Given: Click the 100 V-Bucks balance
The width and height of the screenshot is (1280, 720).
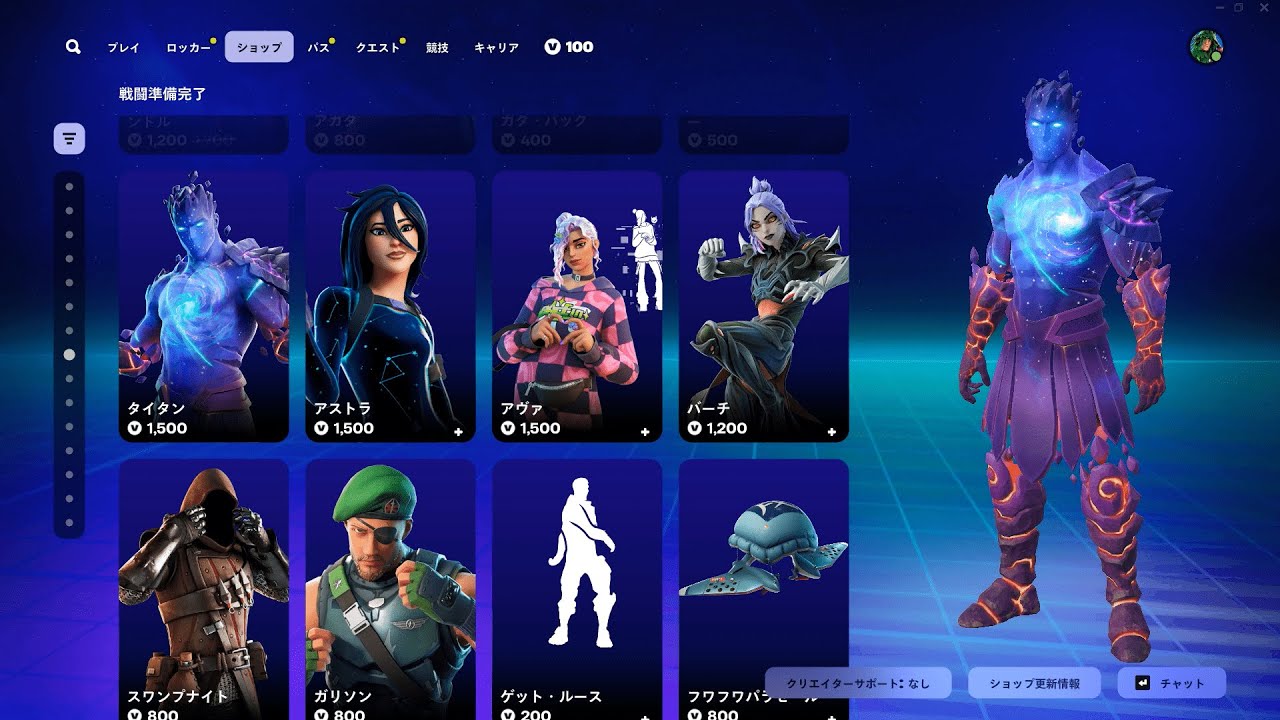Looking at the screenshot, I should [569, 47].
